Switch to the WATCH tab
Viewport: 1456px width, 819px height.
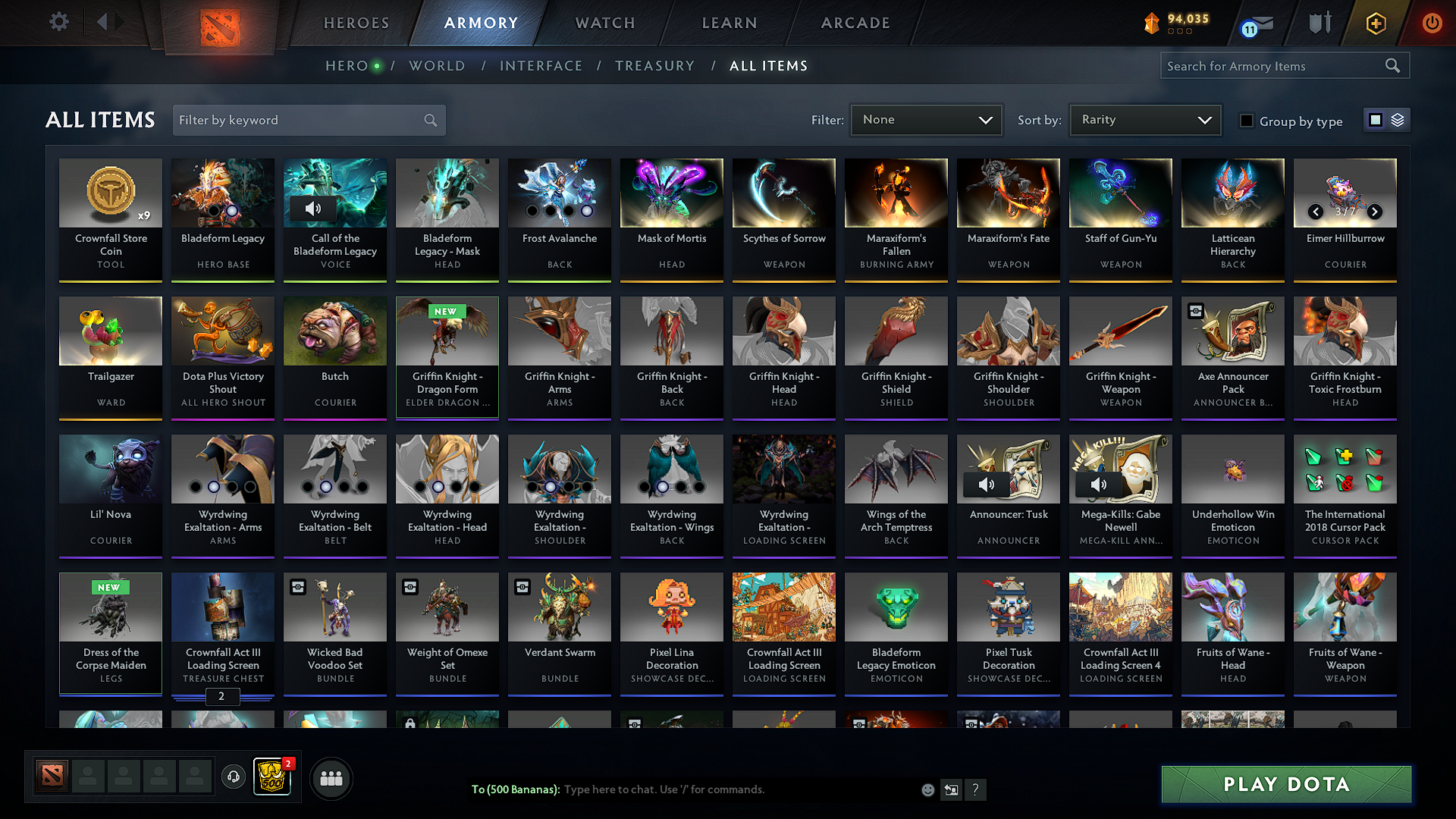[603, 23]
